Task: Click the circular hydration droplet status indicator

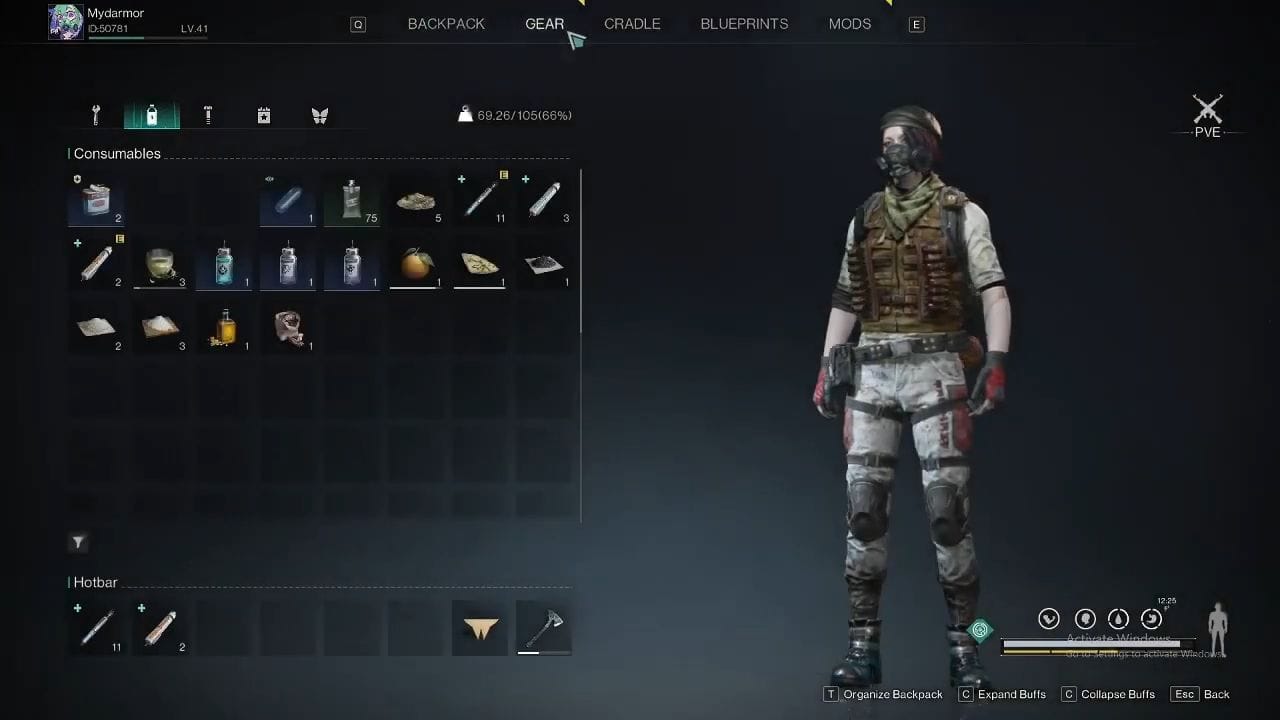Action: coord(1117,618)
